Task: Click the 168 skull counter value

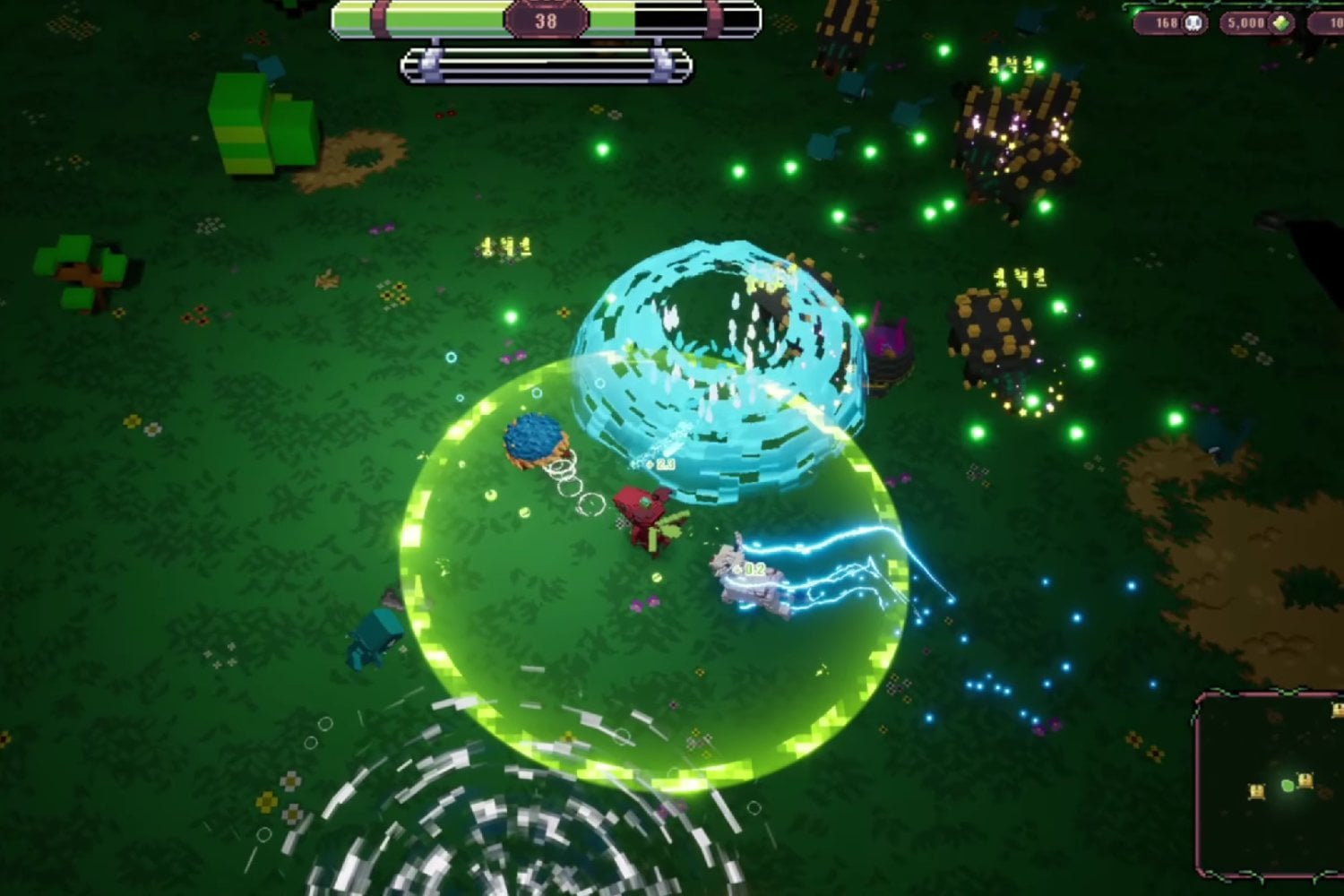Action: click(1167, 22)
